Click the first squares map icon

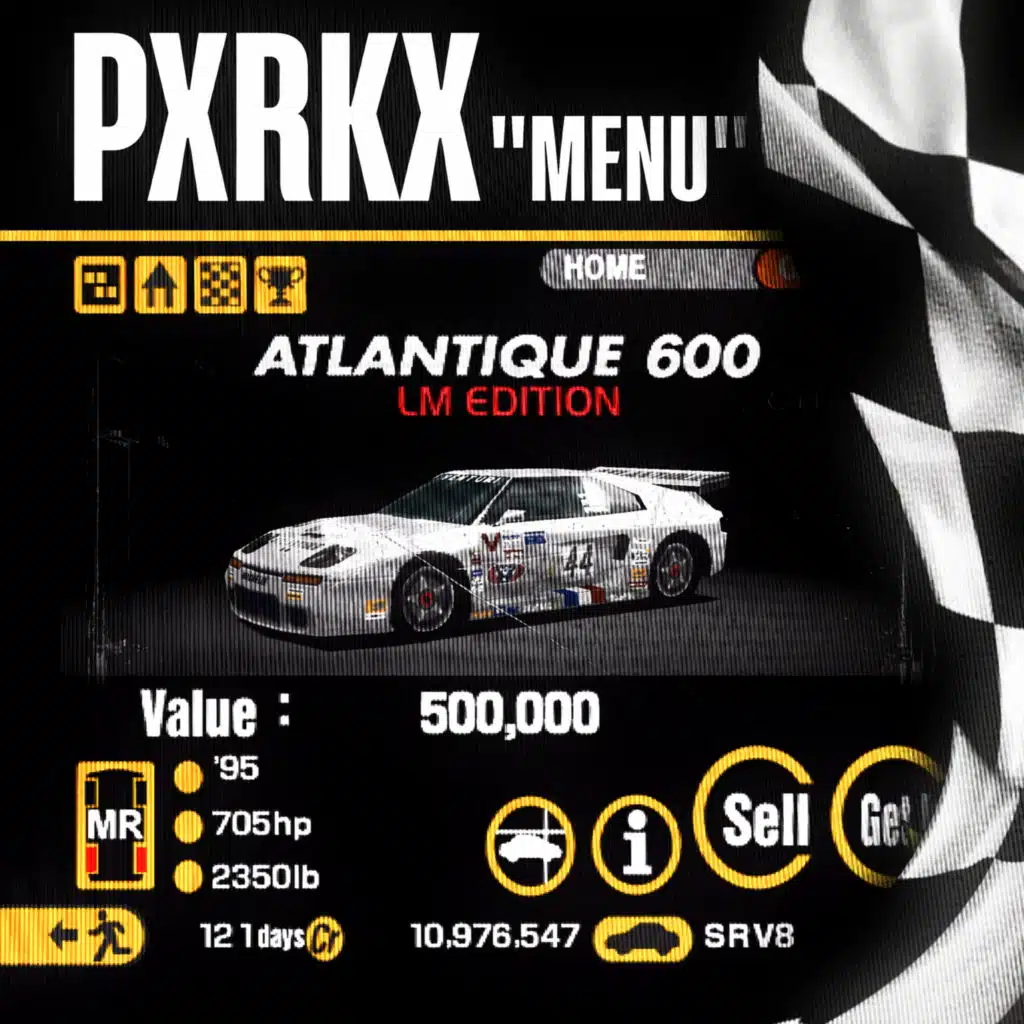(x=100, y=288)
